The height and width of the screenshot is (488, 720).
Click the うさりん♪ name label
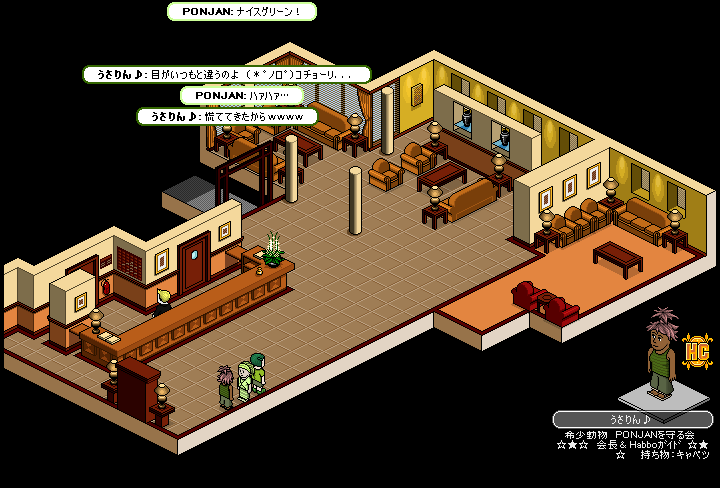tap(631, 420)
